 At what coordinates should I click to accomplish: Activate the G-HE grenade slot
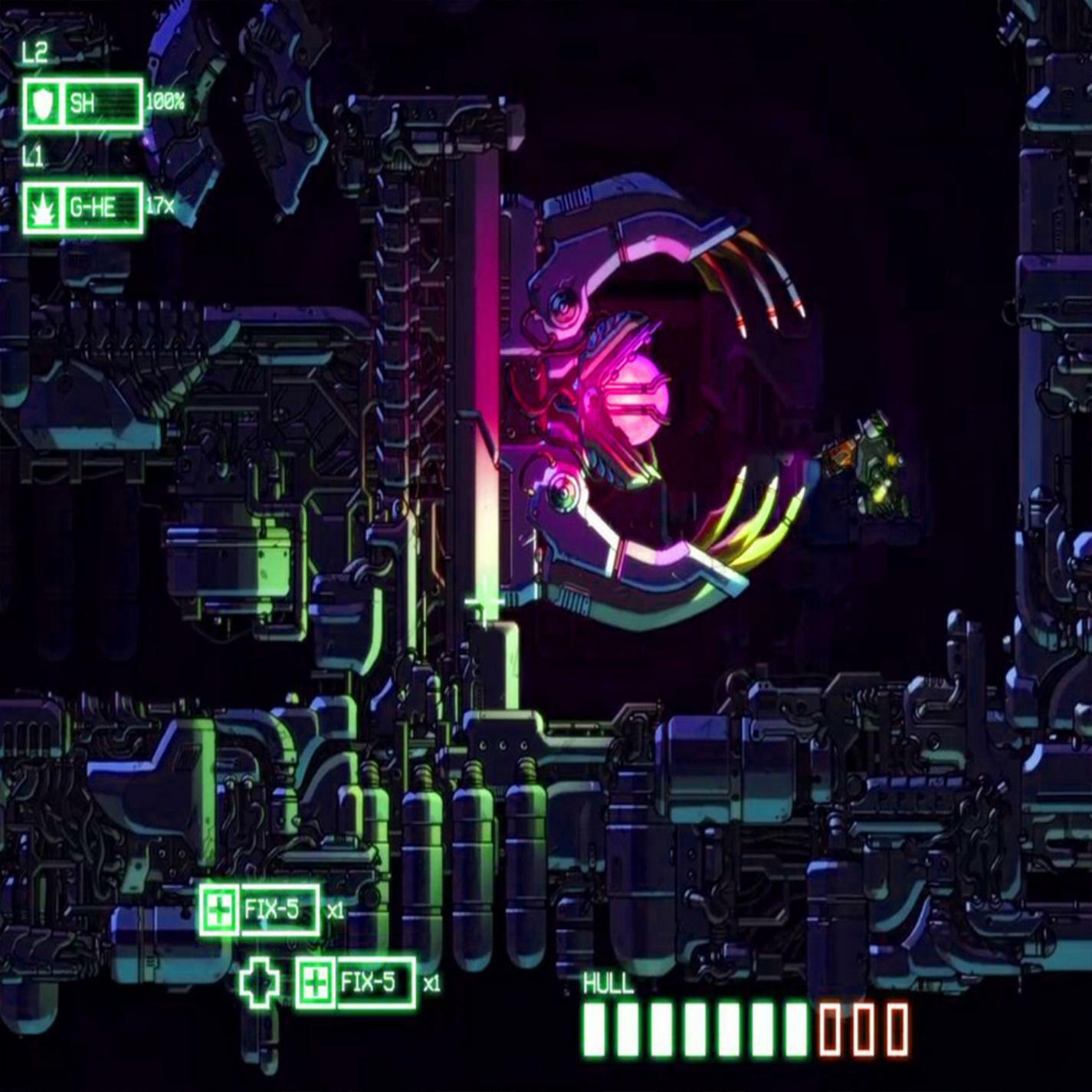point(83,208)
